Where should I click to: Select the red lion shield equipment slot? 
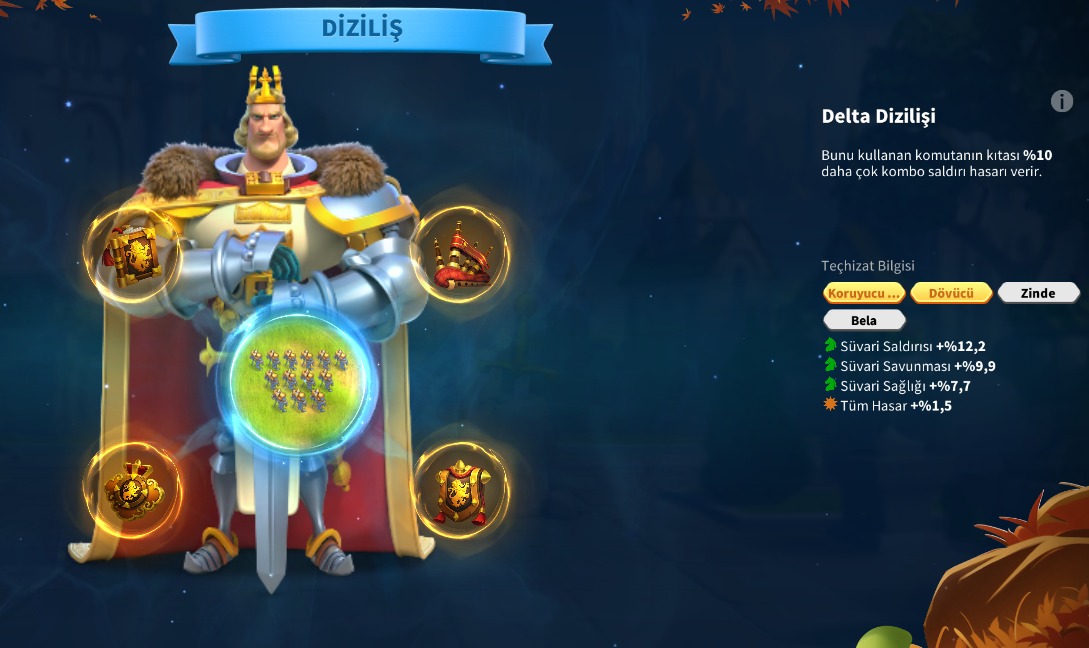coord(460,491)
